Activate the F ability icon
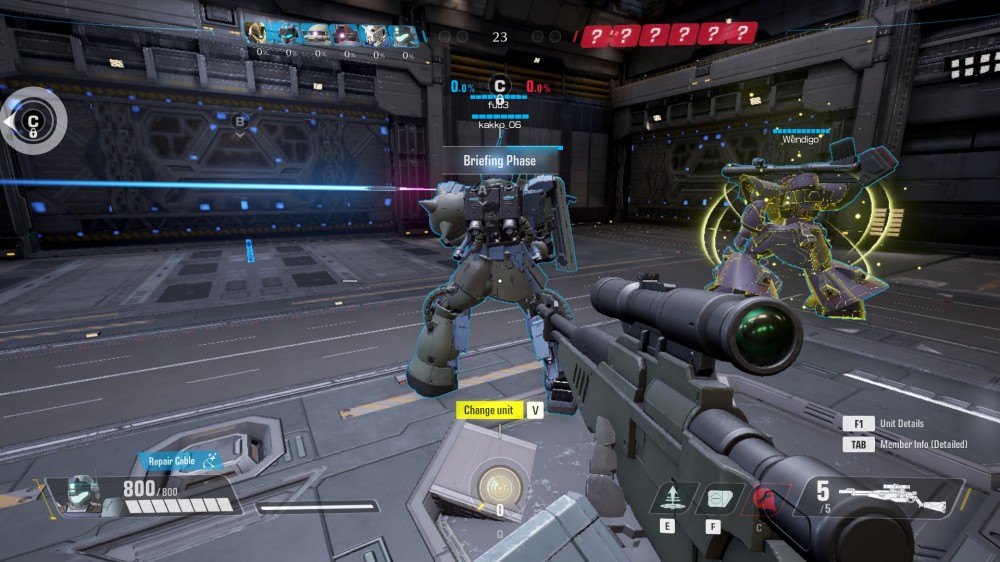1000x562 pixels. pyautogui.click(x=713, y=497)
